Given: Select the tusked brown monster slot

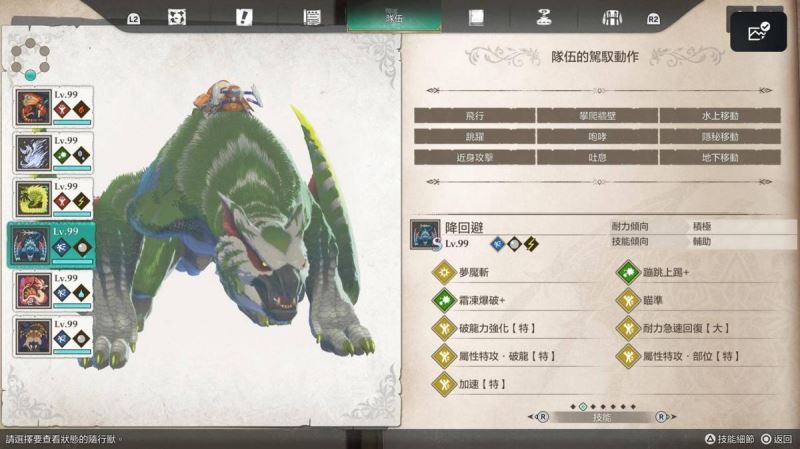Looking at the screenshot, I should 53,336.
